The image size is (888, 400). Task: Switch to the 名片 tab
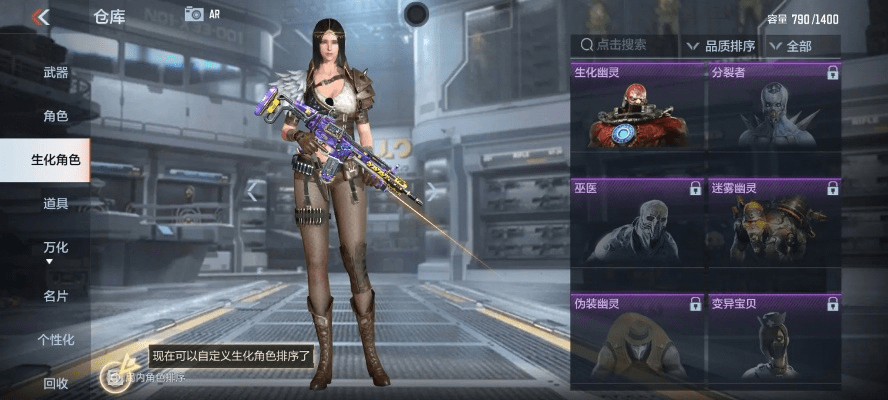click(56, 295)
